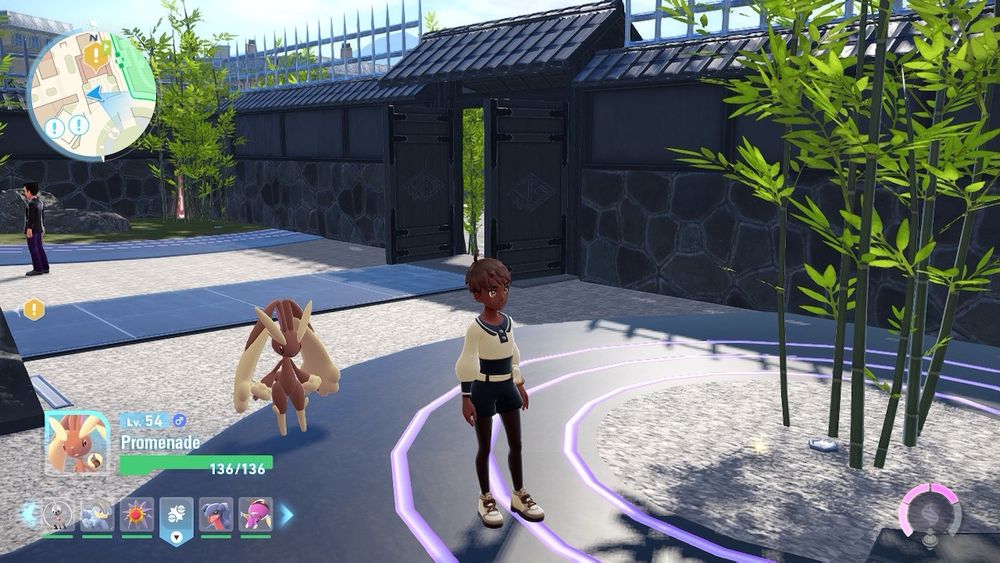Pick the Starmie party slot
This screenshot has height=563, width=1000.
137,515
